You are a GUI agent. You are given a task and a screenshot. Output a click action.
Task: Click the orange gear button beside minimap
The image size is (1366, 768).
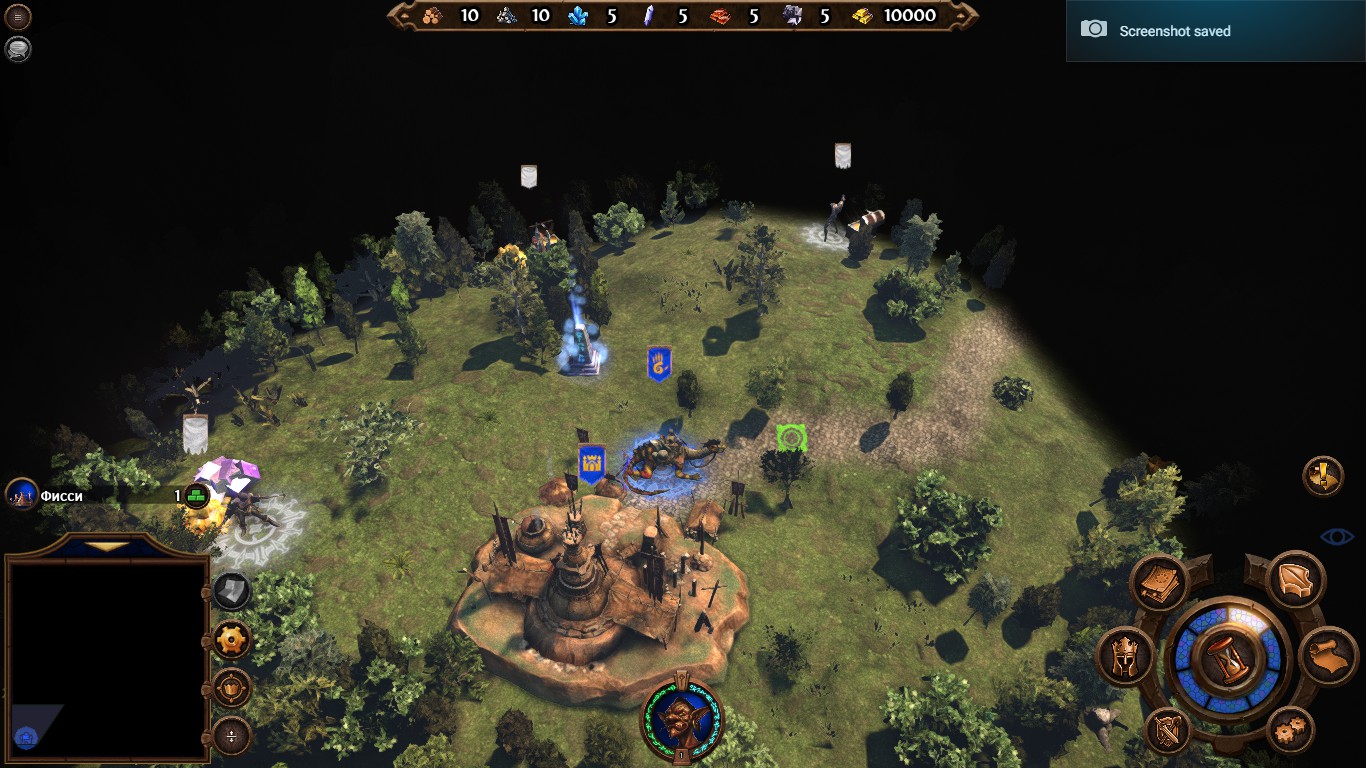click(232, 640)
